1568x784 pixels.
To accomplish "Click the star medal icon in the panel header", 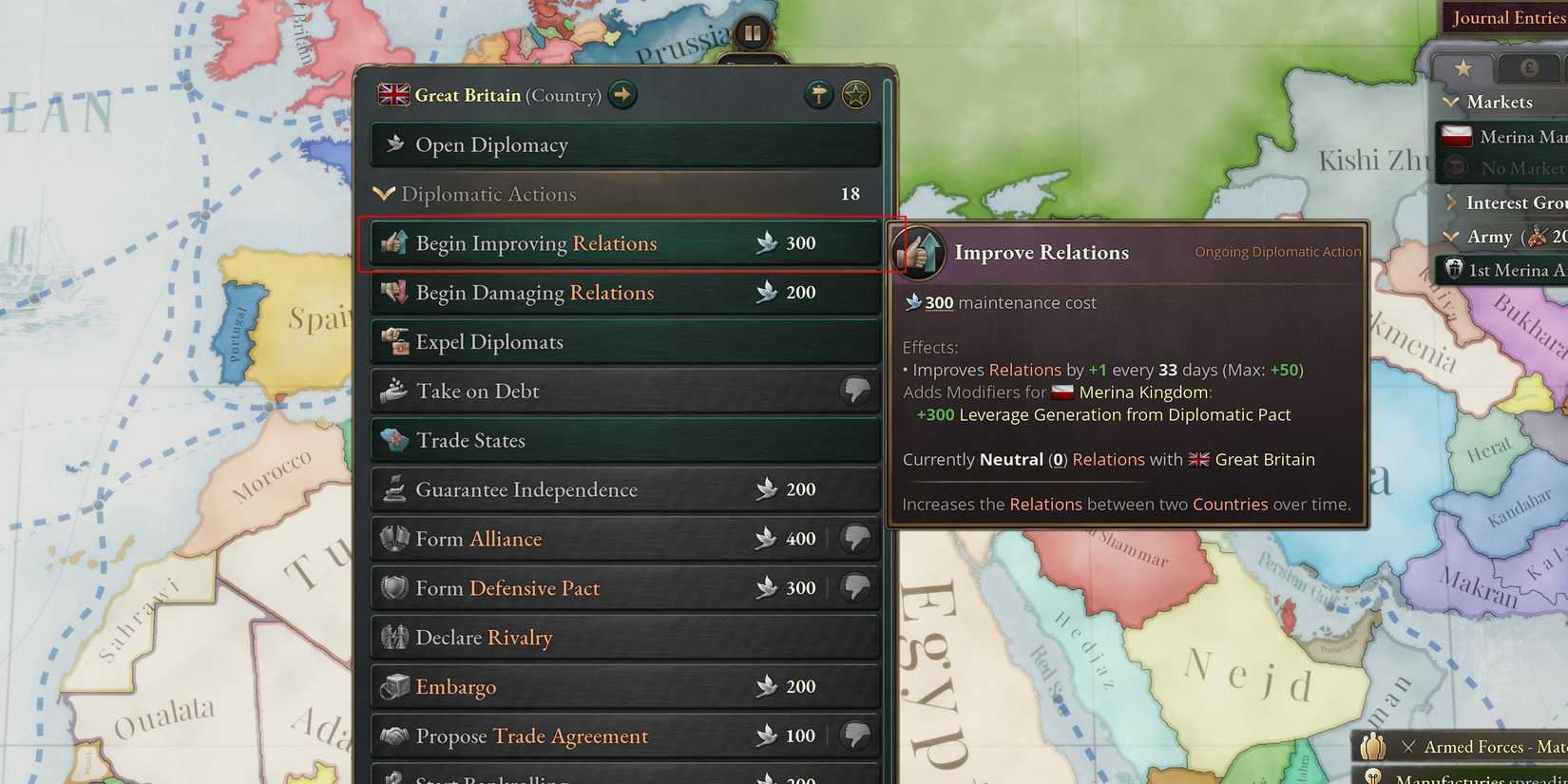I will 855,94.
